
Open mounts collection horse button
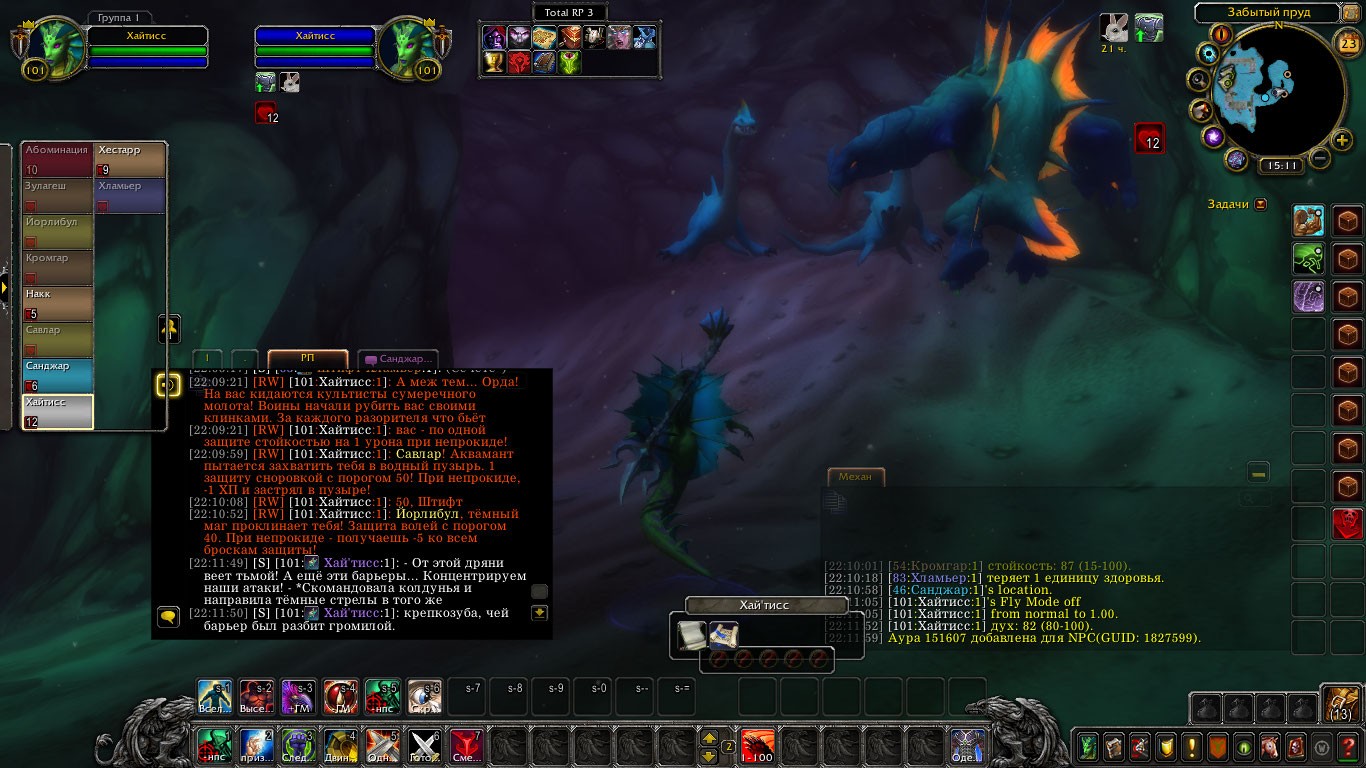point(1269,747)
